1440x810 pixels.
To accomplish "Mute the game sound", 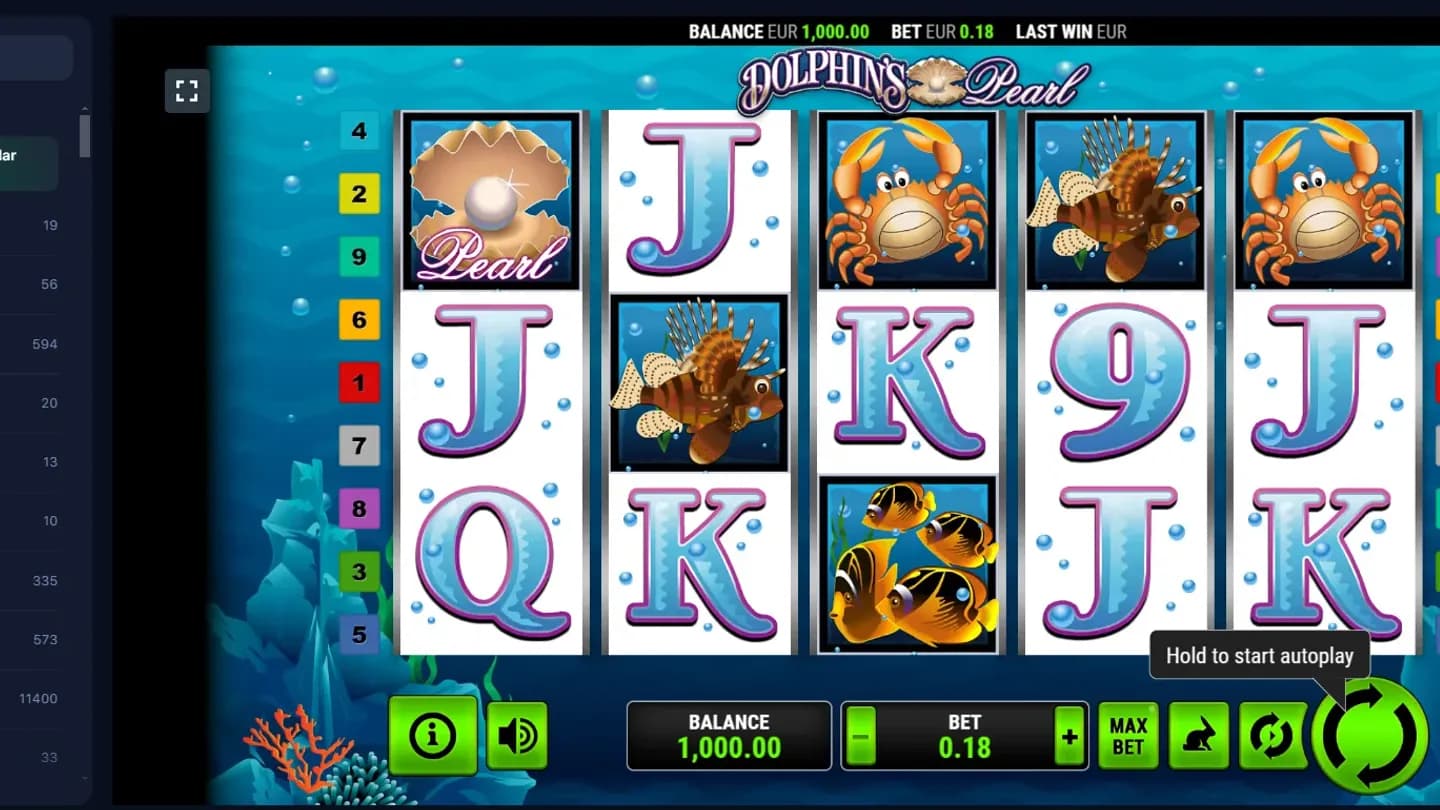I will tap(517, 735).
